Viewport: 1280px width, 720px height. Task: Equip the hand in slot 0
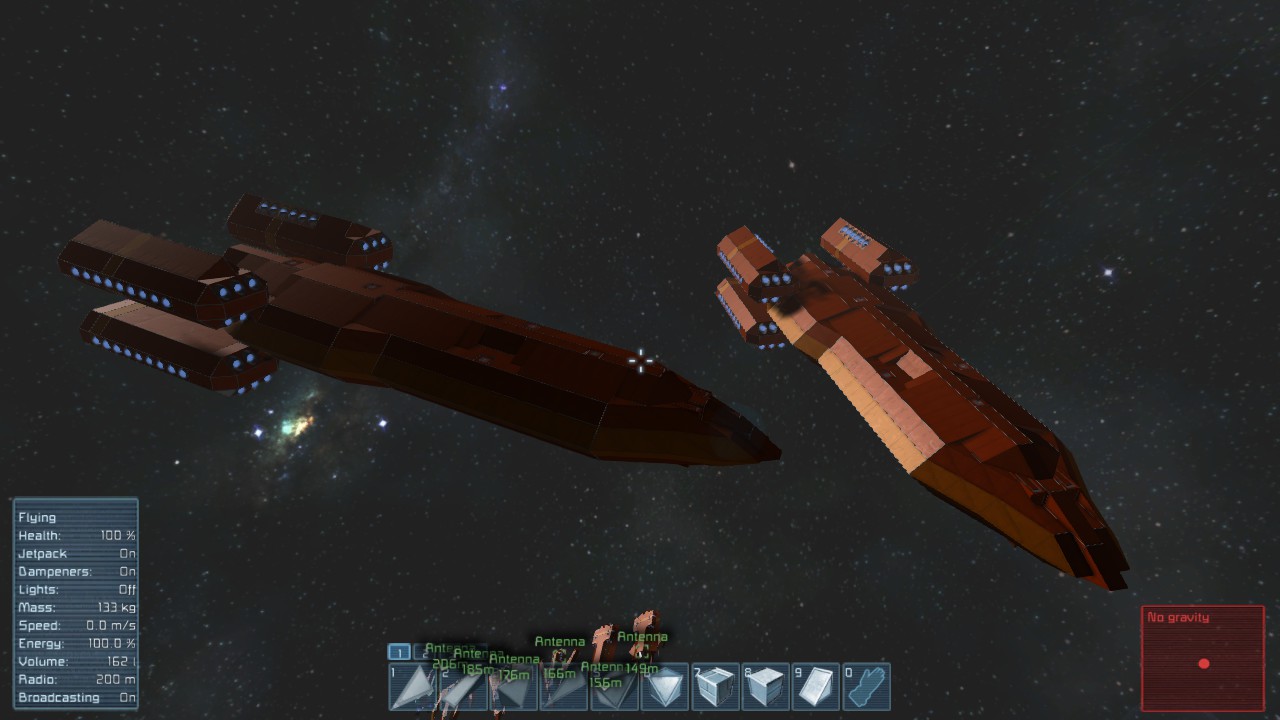point(866,687)
